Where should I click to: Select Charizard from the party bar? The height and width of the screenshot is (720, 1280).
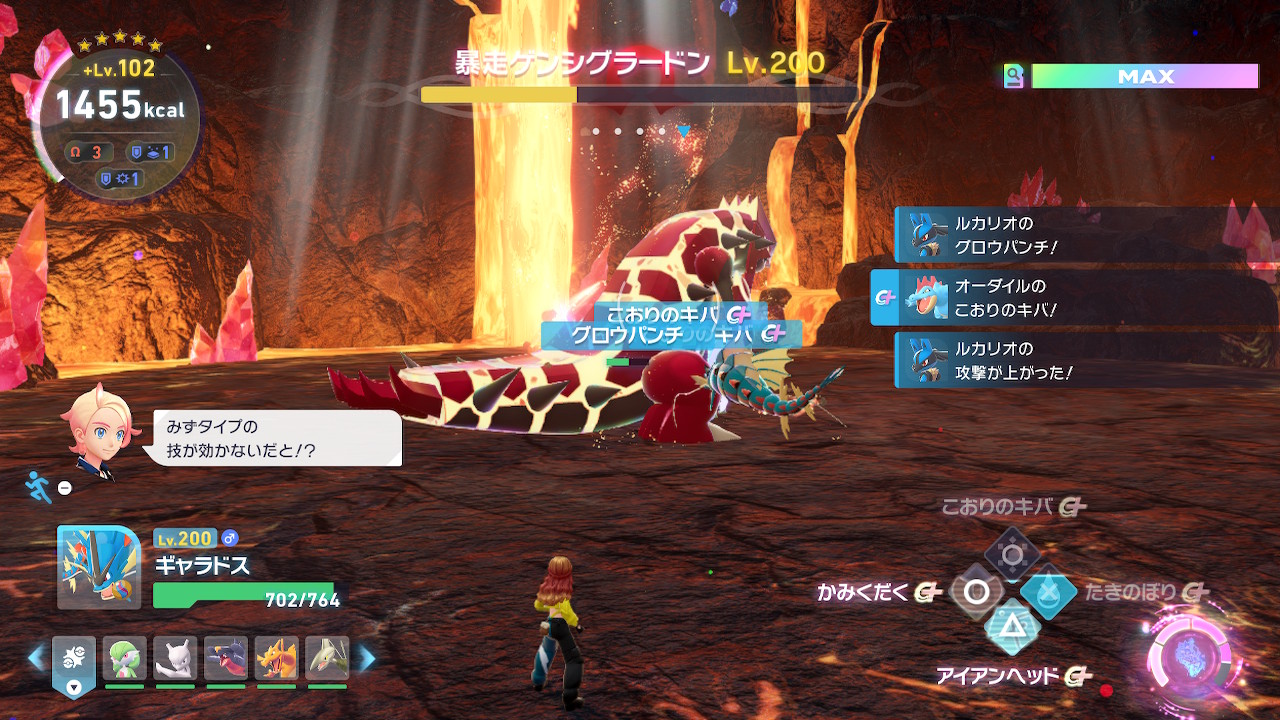tap(277, 659)
